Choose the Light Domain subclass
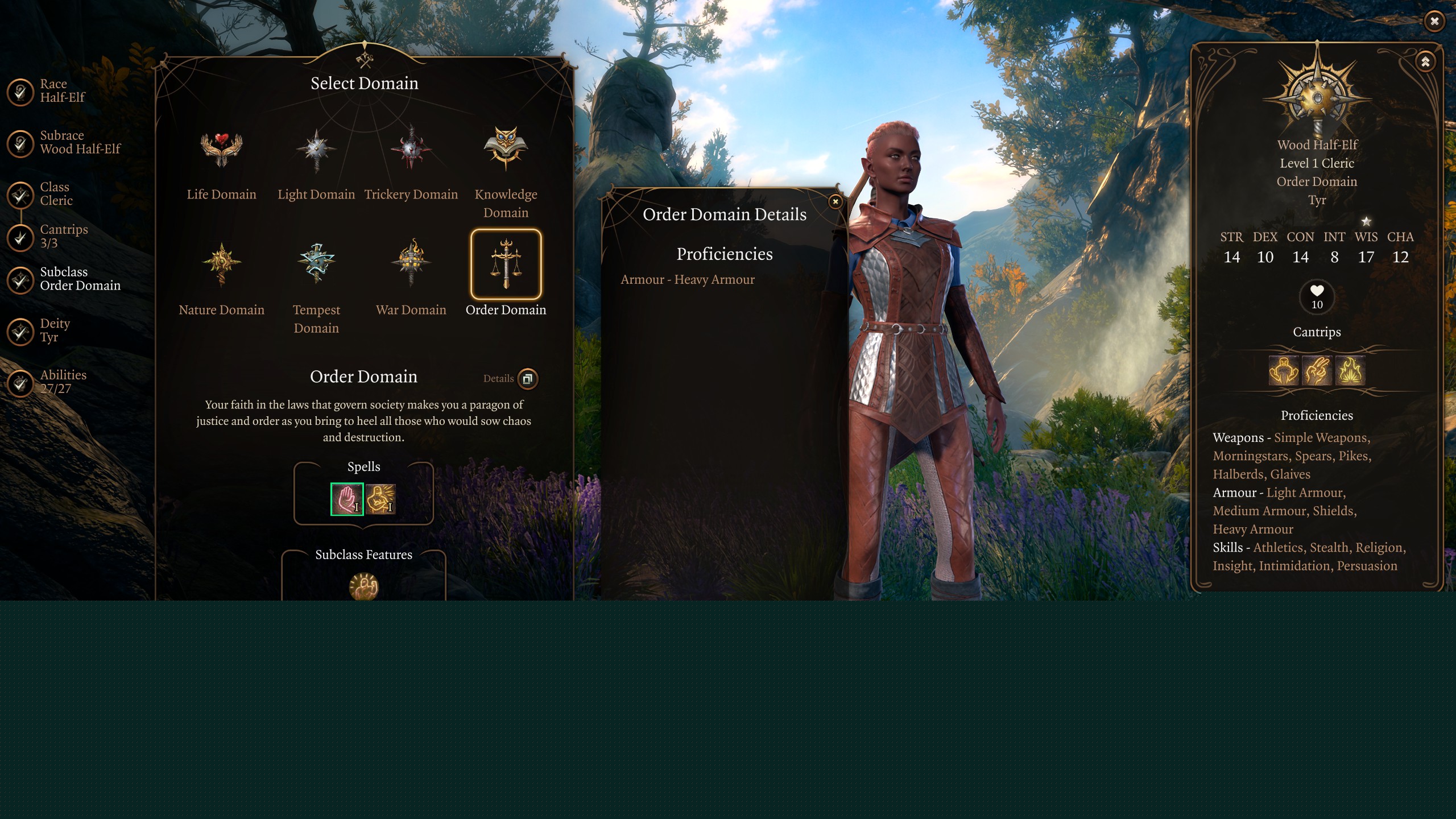The image size is (1456, 819). point(316,150)
